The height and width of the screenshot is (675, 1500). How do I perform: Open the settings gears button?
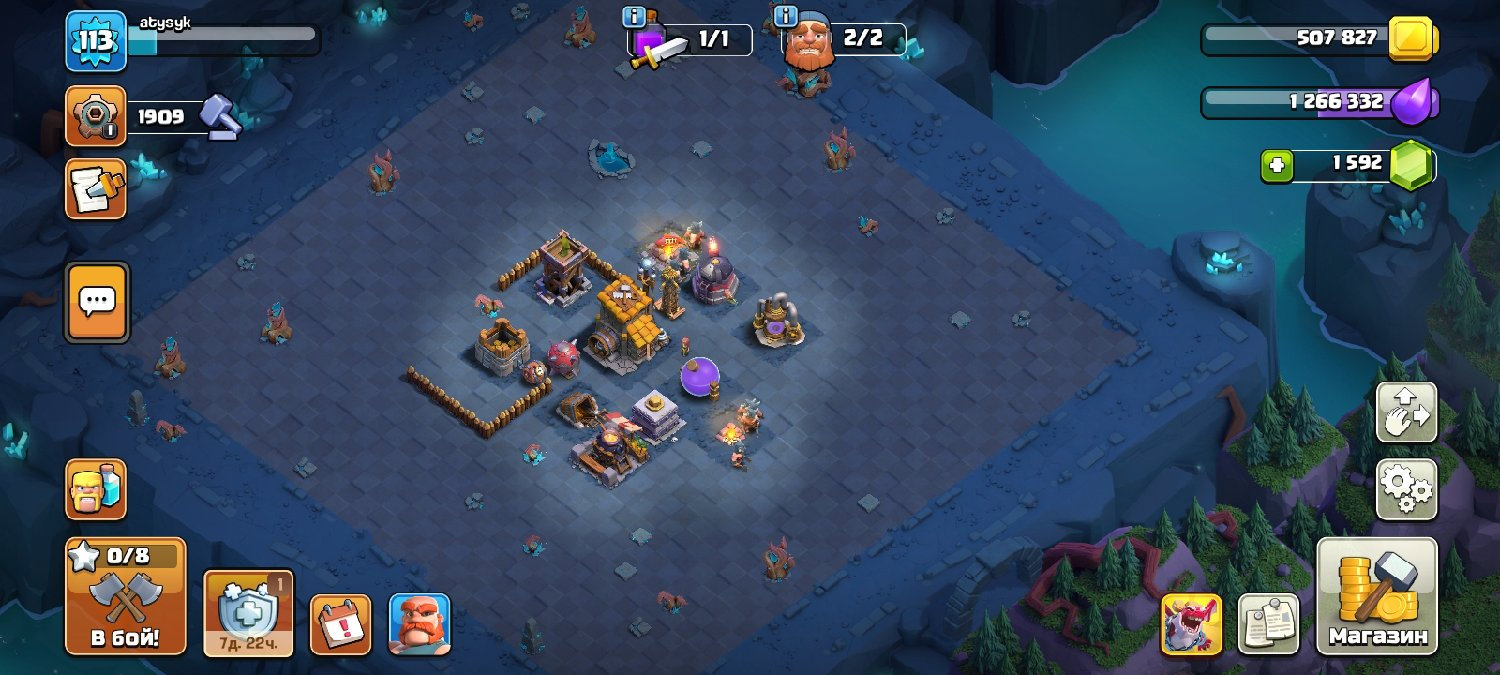point(1406,489)
